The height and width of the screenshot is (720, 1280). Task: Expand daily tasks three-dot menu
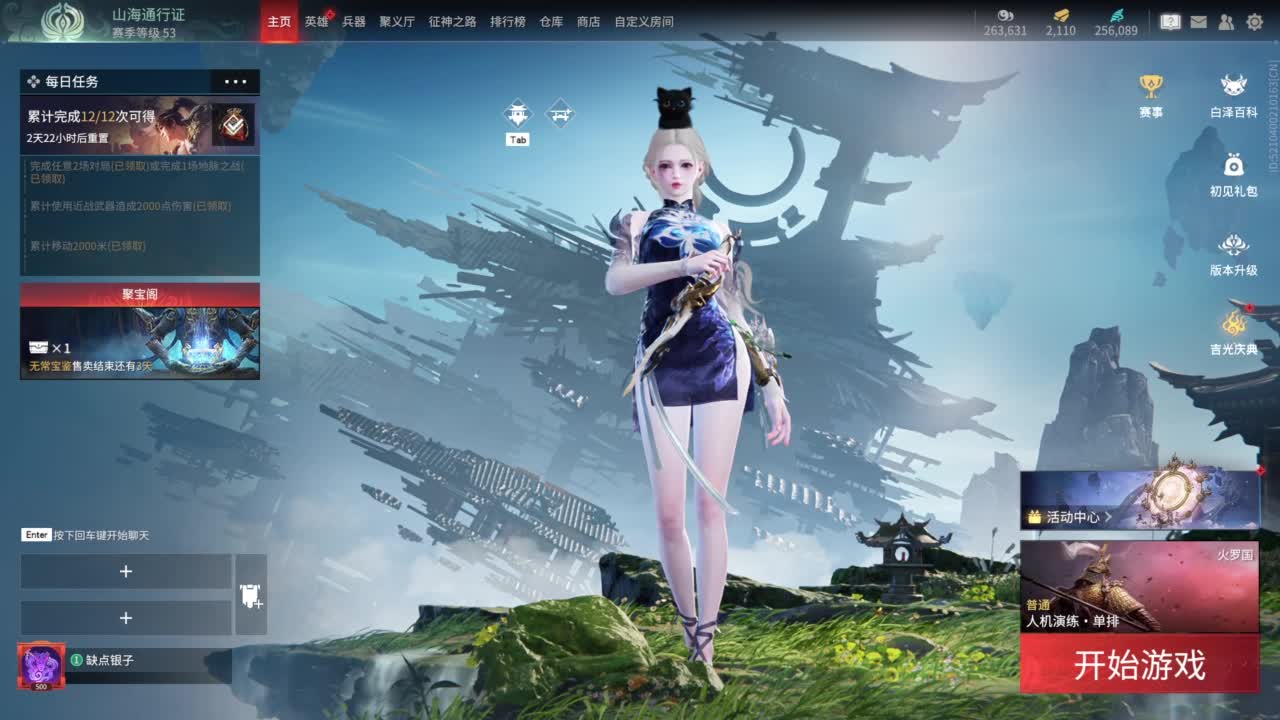point(236,82)
